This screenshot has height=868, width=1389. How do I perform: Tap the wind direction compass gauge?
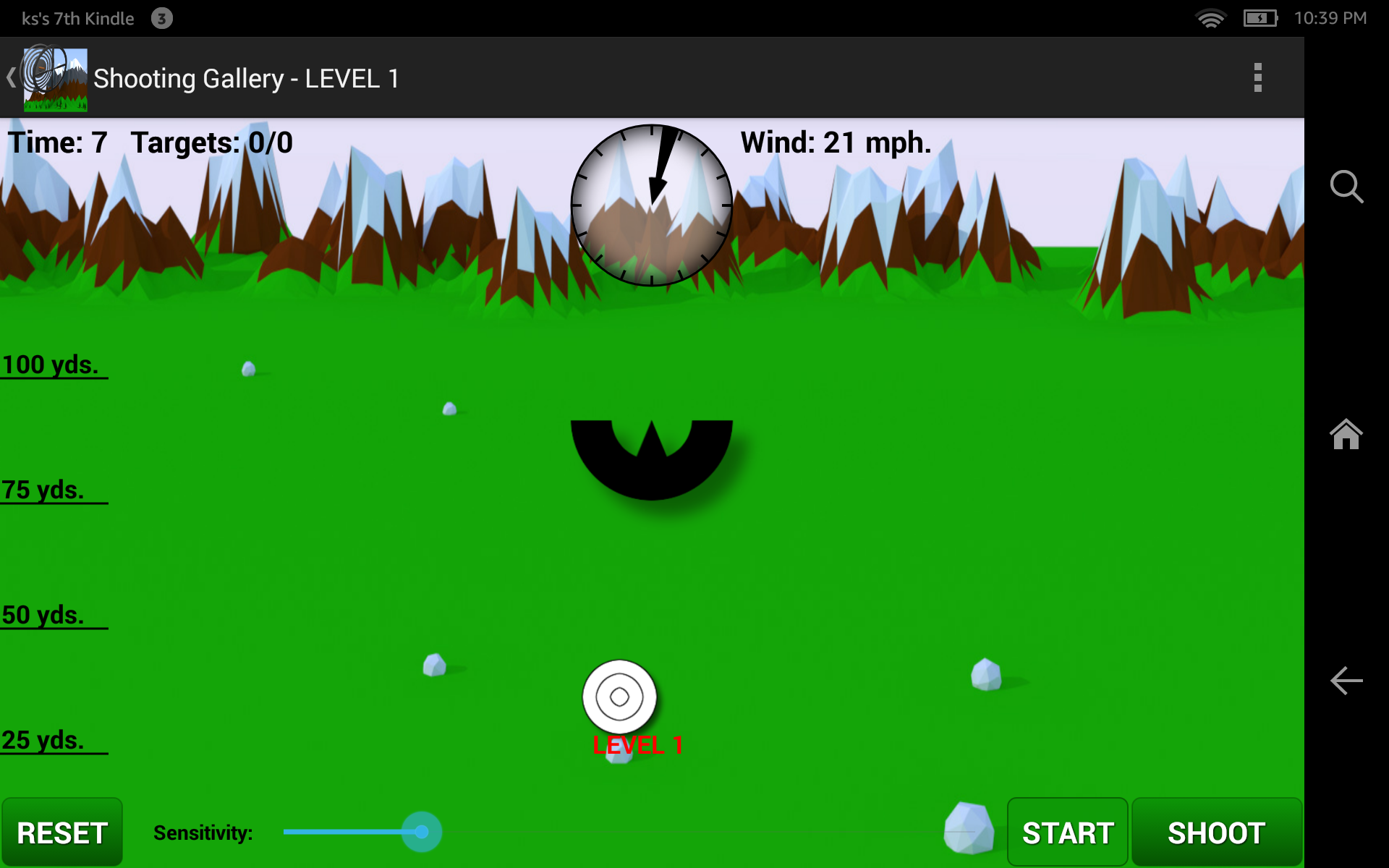click(x=653, y=206)
